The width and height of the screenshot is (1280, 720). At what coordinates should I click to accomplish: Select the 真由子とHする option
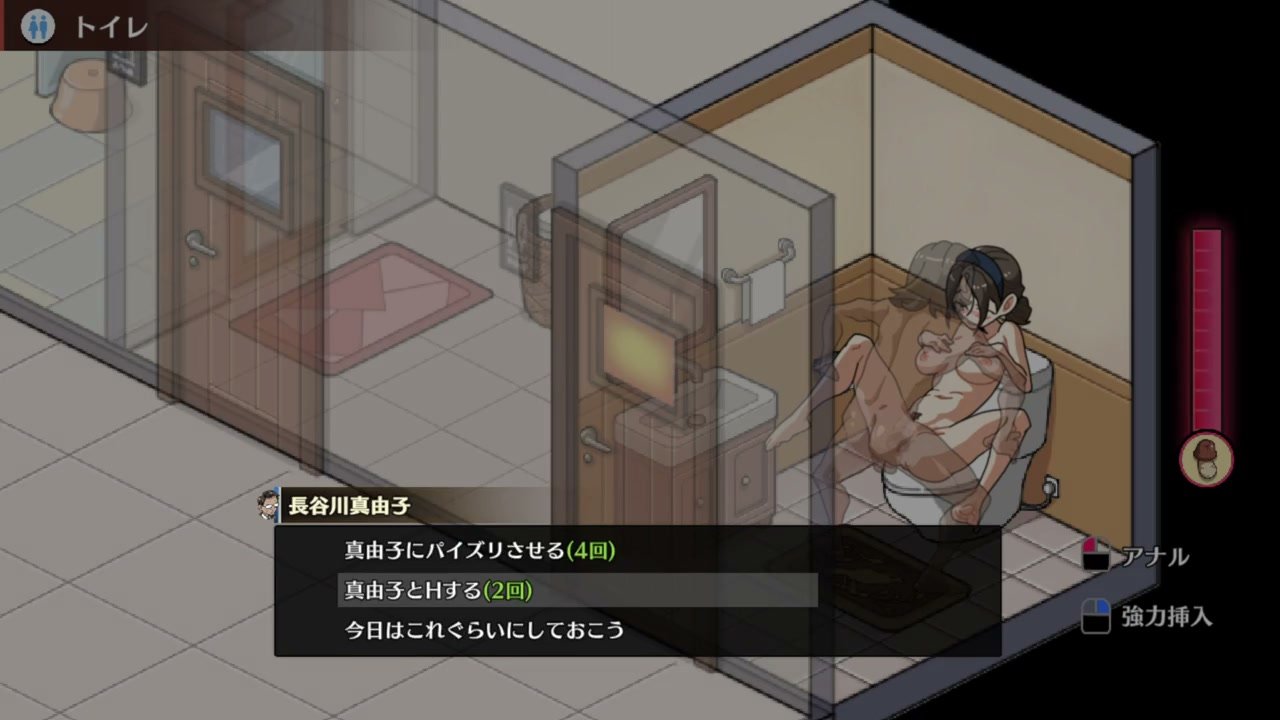pos(438,590)
